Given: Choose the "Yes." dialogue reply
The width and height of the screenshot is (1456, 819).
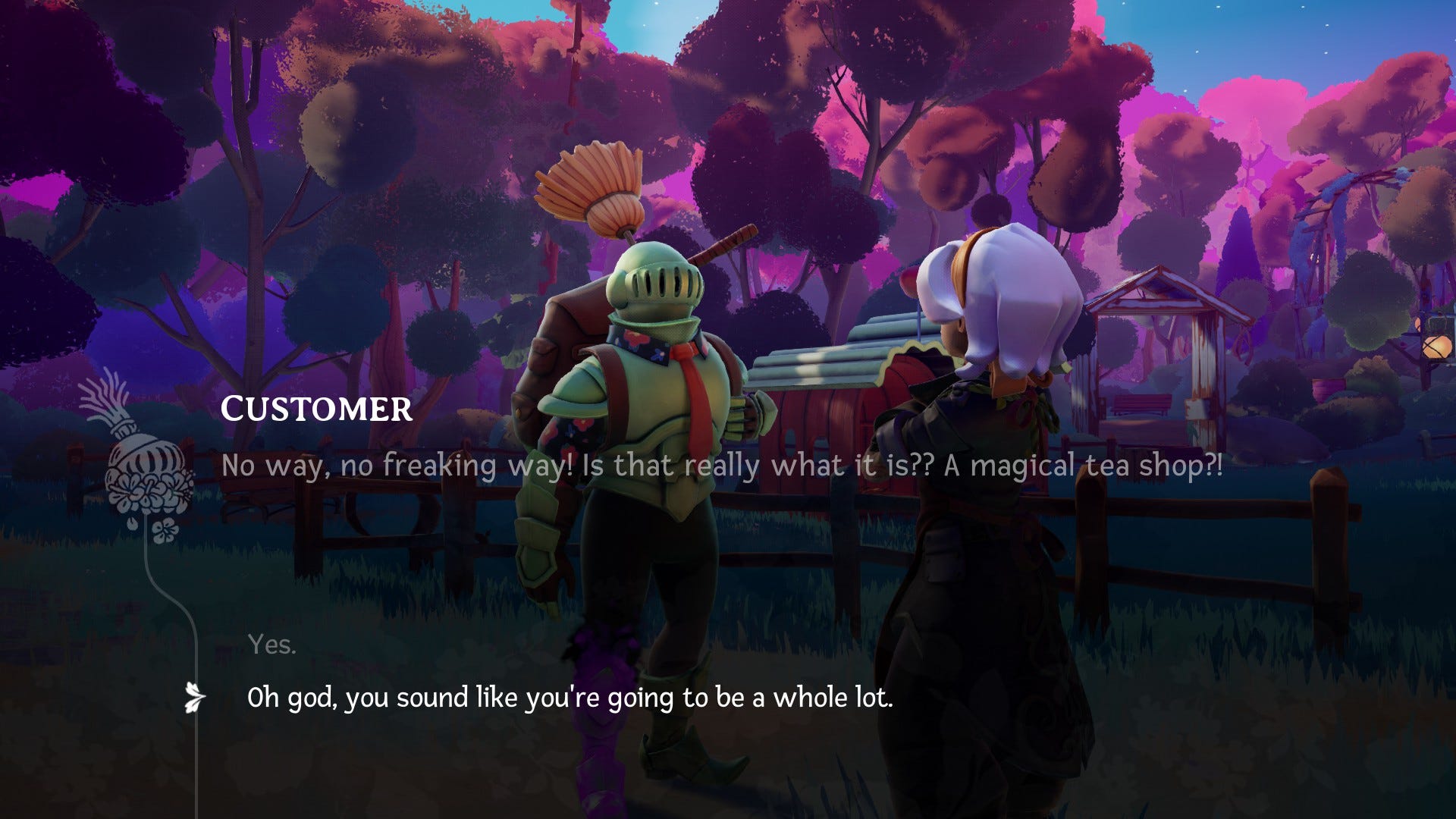Looking at the screenshot, I should click(x=271, y=645).
